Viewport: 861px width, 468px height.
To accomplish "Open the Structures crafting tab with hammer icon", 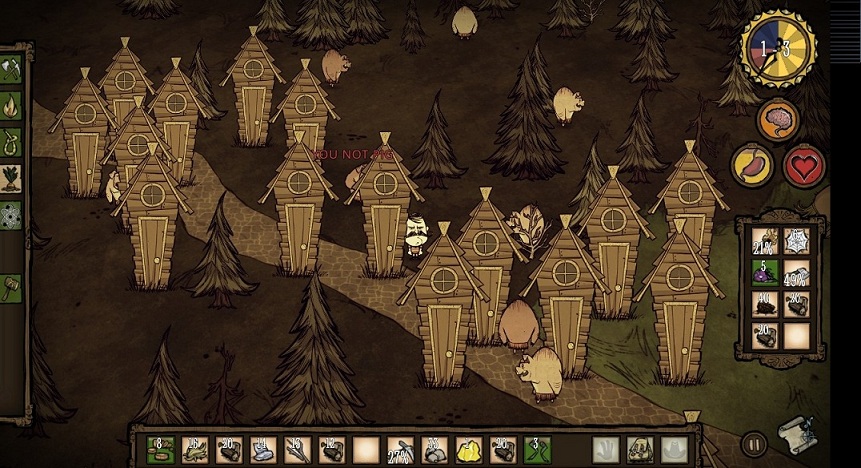I will point(12,288).
